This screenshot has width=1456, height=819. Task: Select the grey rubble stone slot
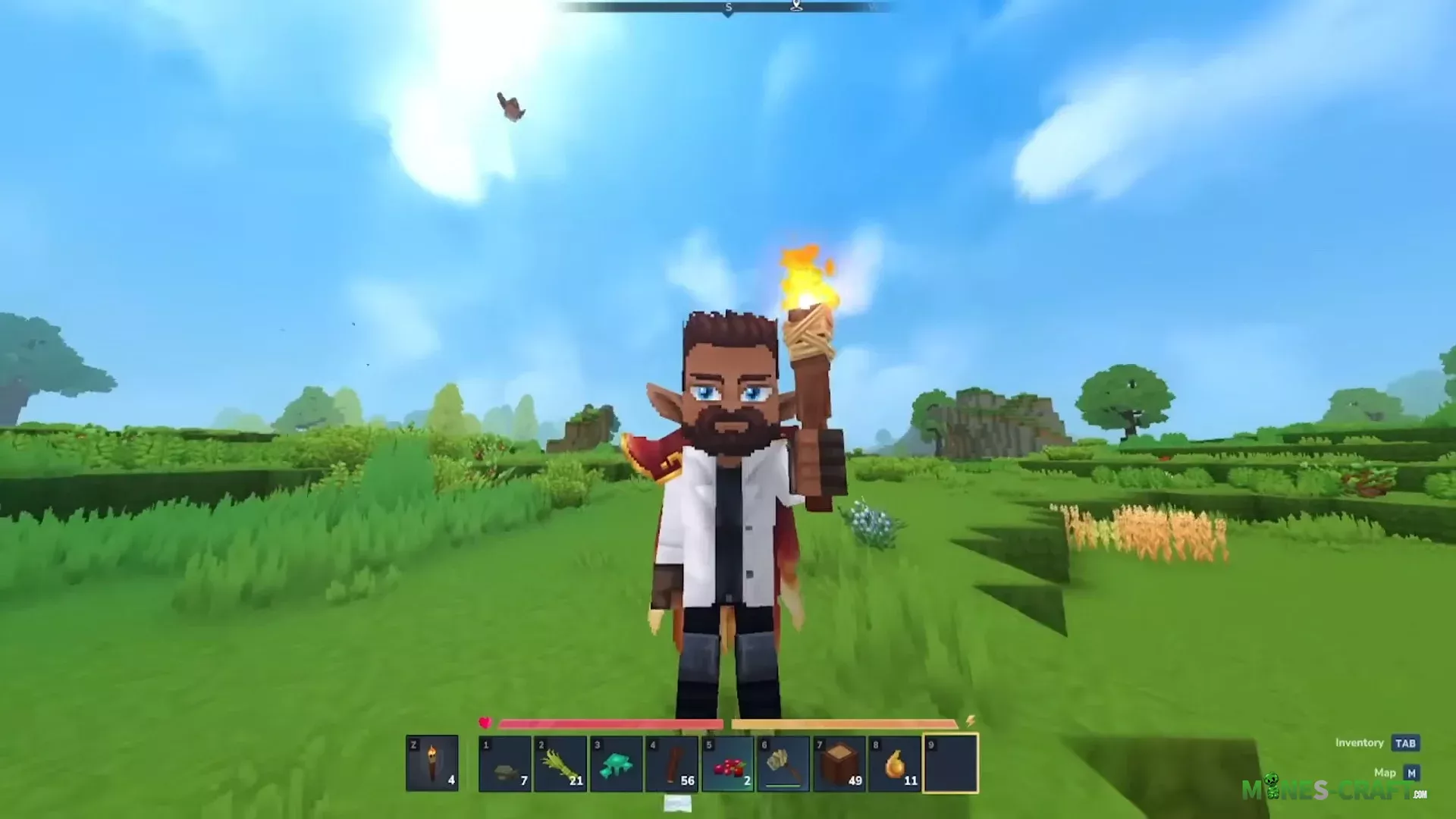(x=505, y=764)
